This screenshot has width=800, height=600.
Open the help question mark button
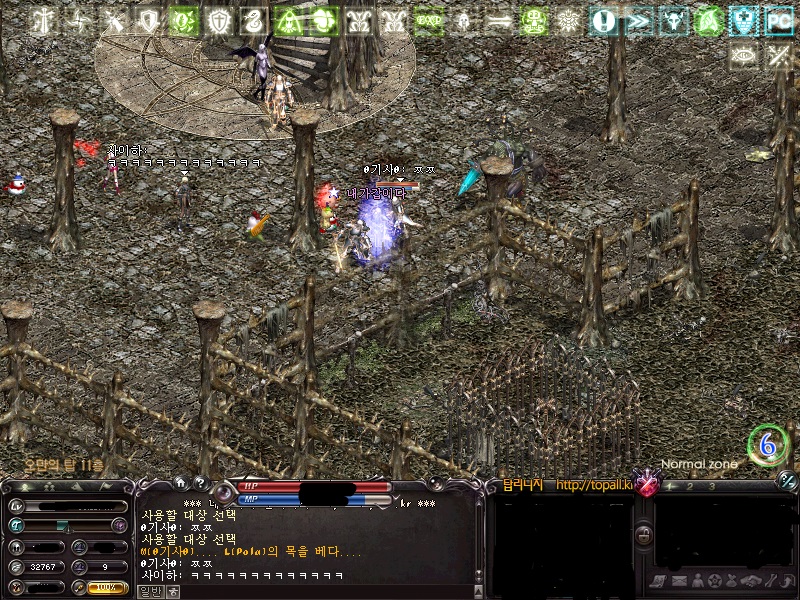200,482
